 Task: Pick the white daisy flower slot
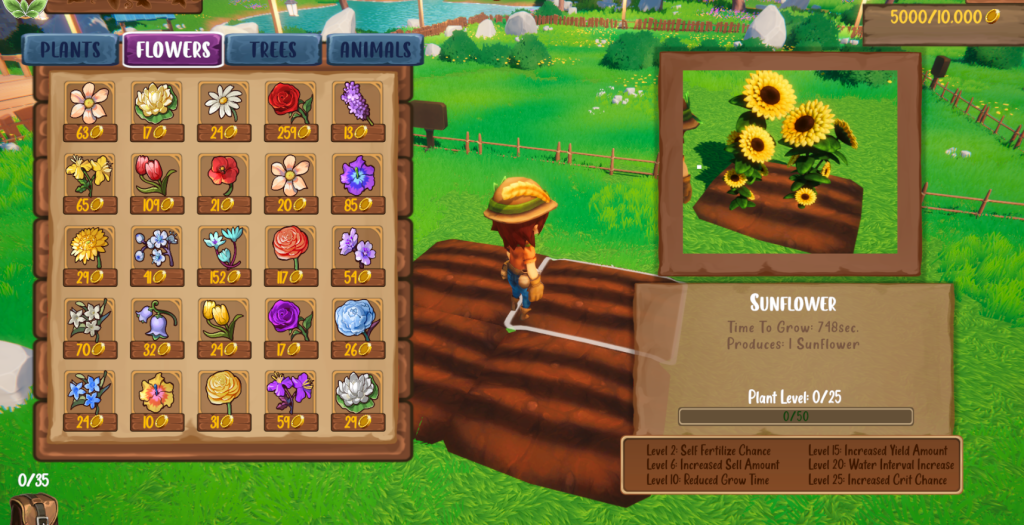tap(223, 109)
